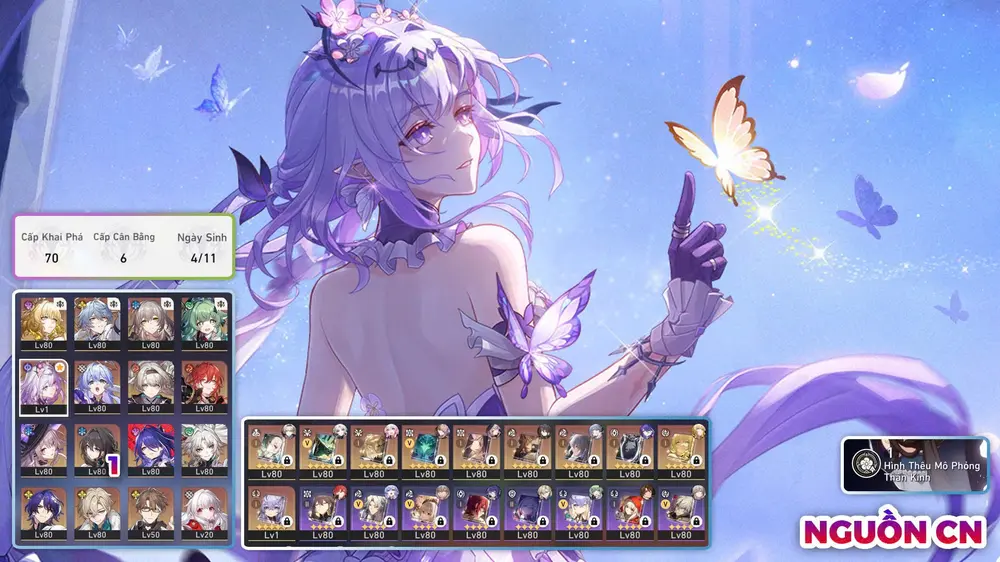Choose the red-haired character portrait

point(205,385)
